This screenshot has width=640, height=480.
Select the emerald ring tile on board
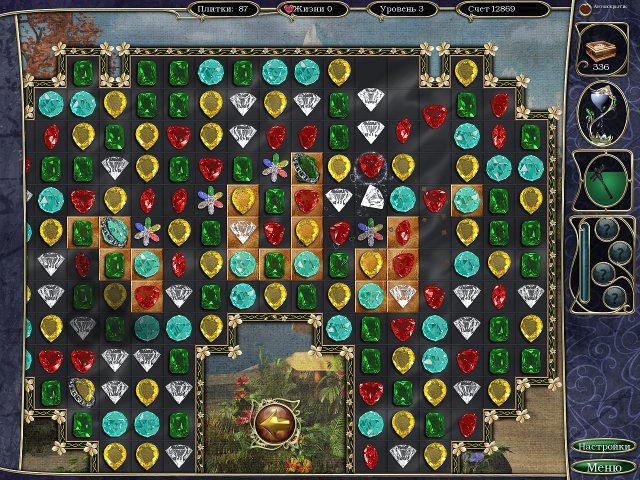click(306, 168)
